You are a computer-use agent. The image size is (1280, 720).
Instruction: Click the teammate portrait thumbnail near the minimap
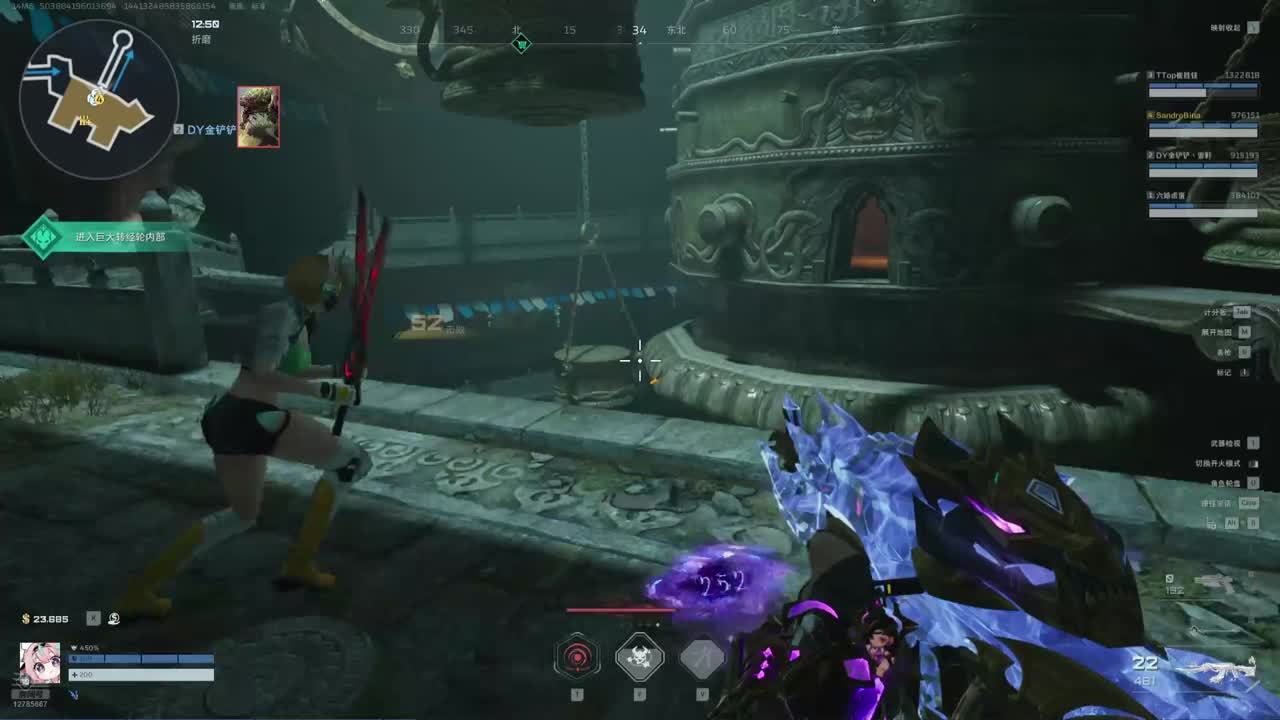pyautogui.click(x=258, y=117)
